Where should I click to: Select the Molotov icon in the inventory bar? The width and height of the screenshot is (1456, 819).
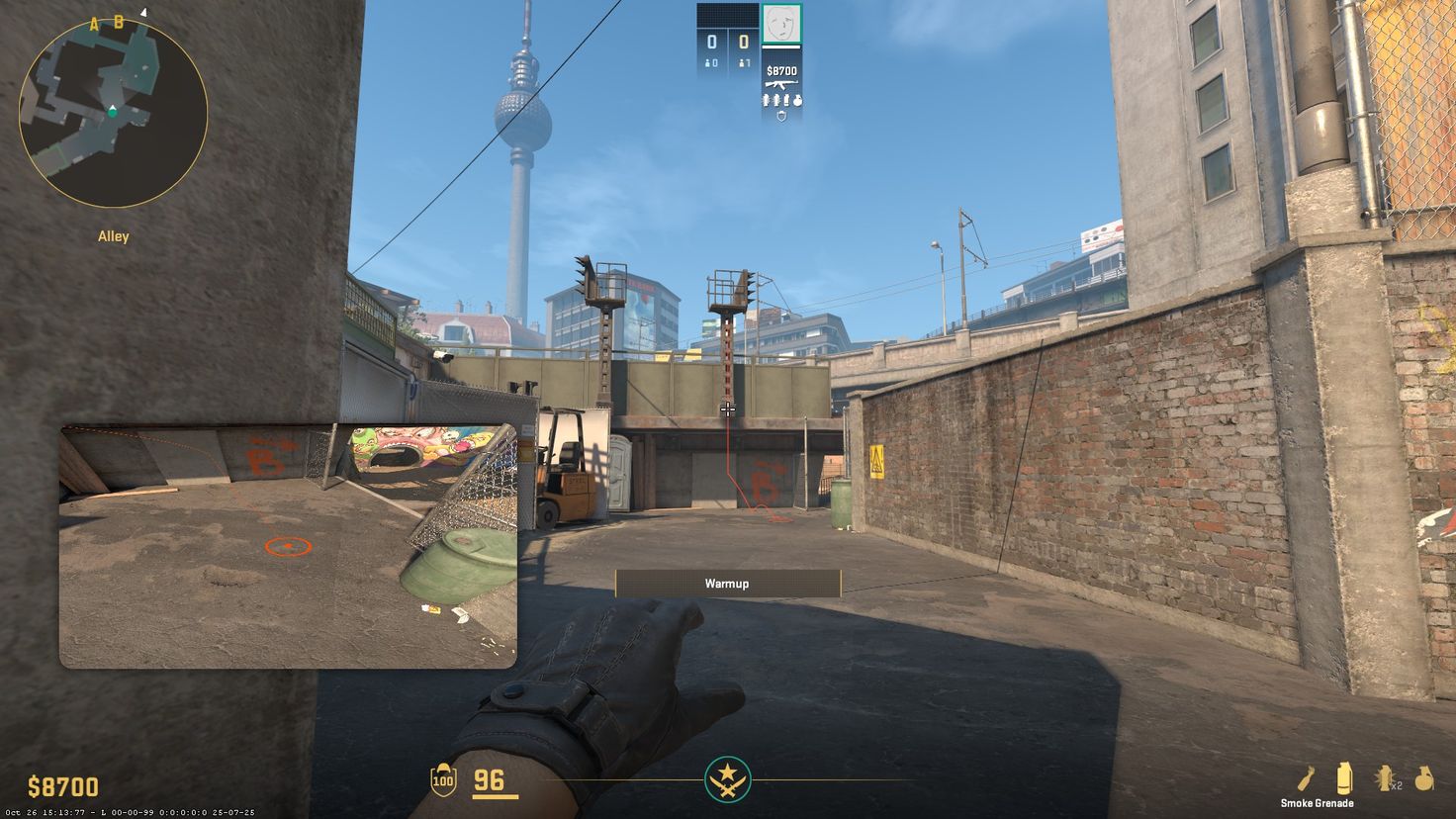[1307, 777]
